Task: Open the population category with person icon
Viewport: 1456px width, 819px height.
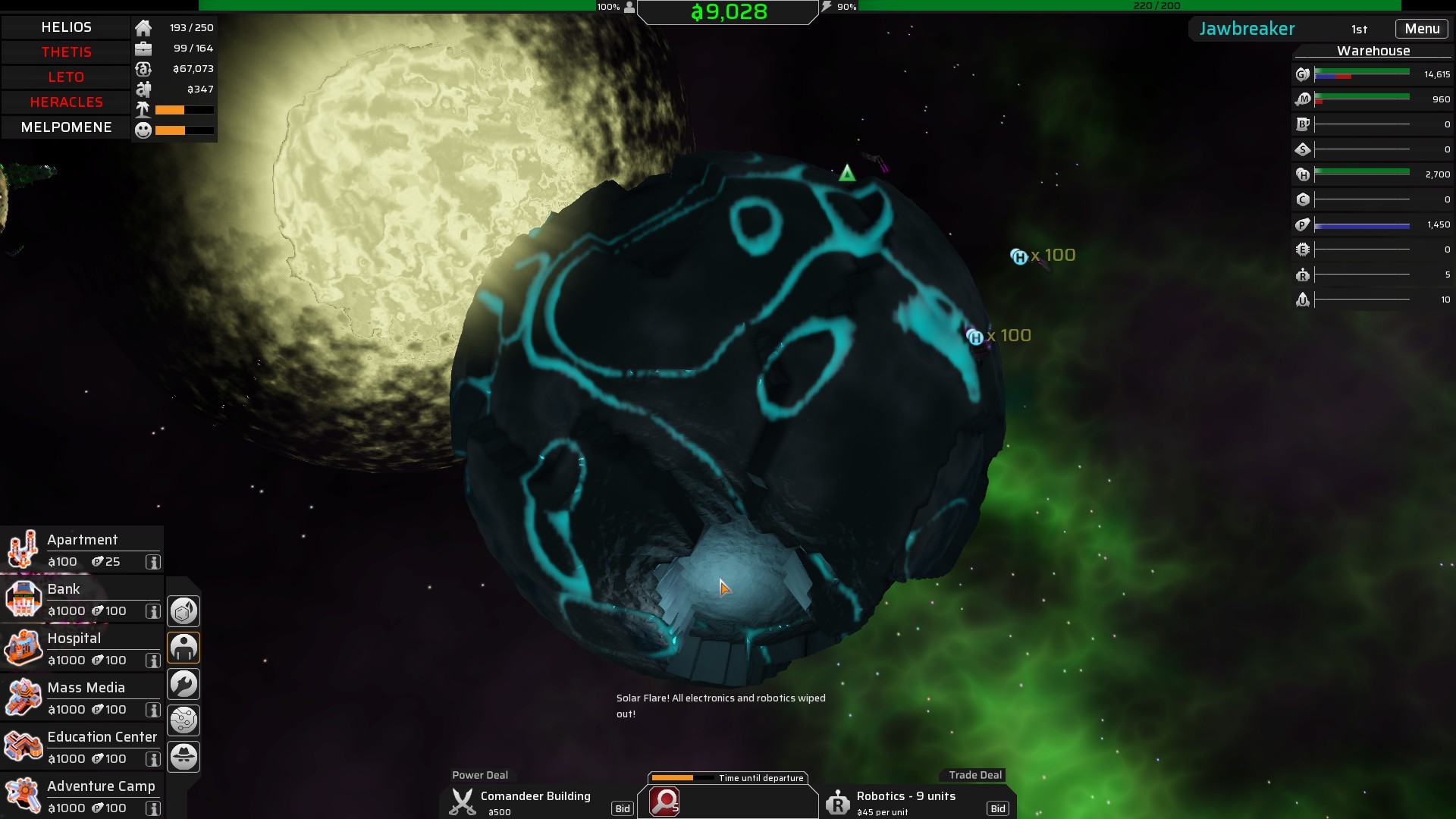Action: (184, 647)
